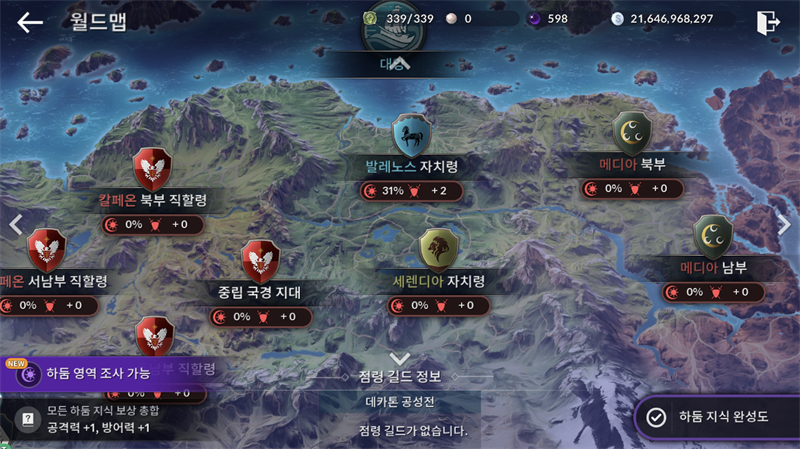The image size is (800, 449).
Task: Choose the 중립 국경 지대 marker
Action: click(260, 261)
